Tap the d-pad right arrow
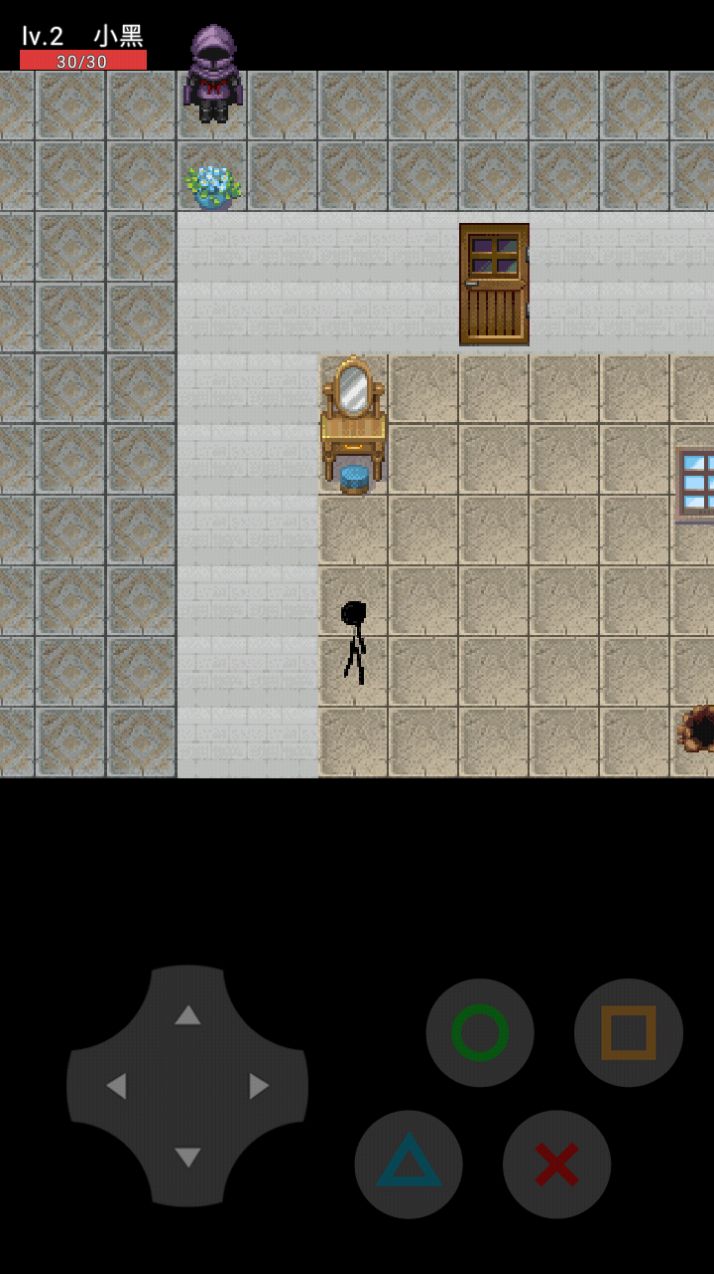The image size is (714, 1274). coord(259,1086)
